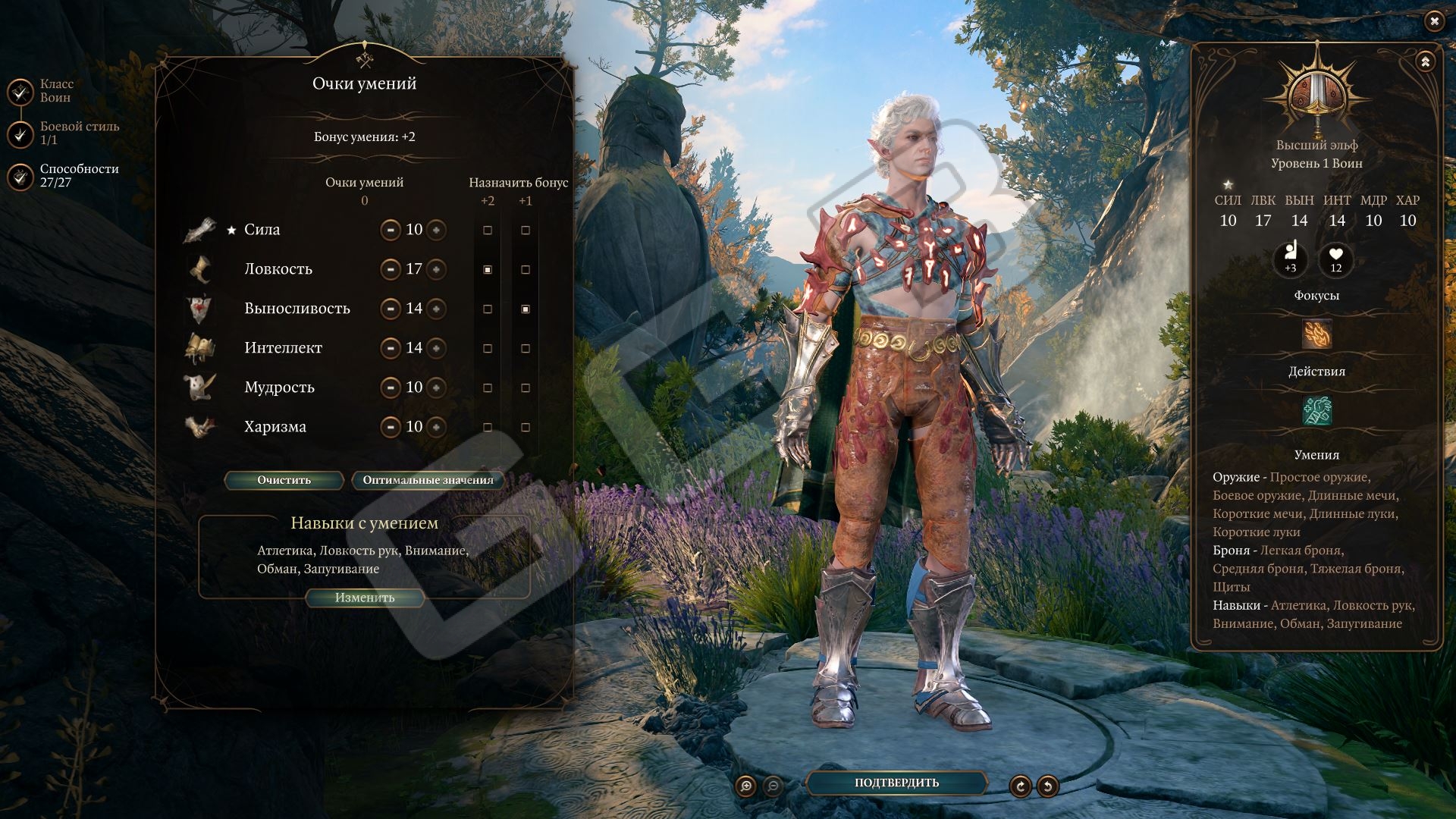Go to the Класс Воин step
Image resolution: width=1456 pixels, height=819 pixels.
click(20, 92)
